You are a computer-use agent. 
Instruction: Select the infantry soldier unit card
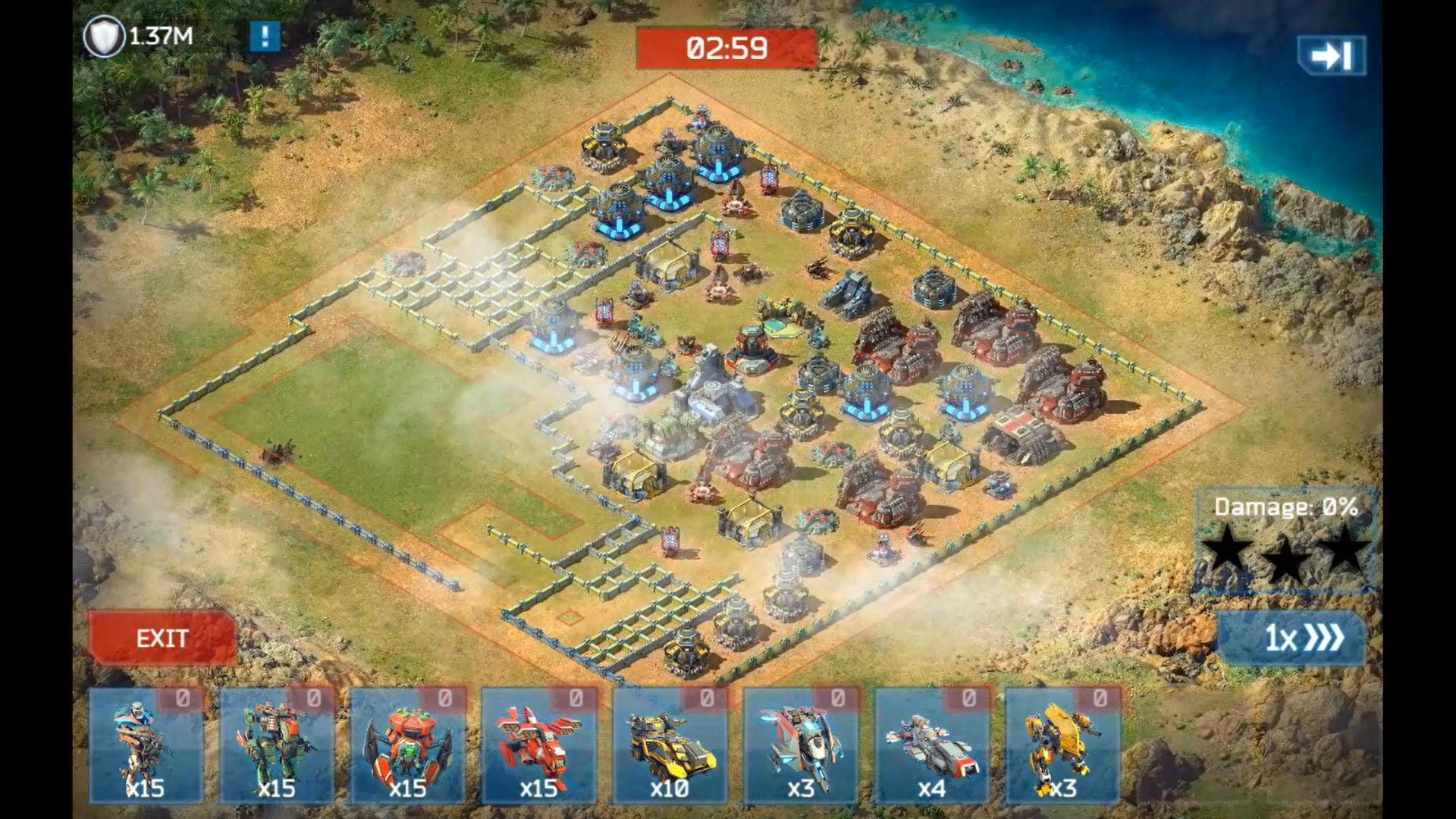point(146,746)
